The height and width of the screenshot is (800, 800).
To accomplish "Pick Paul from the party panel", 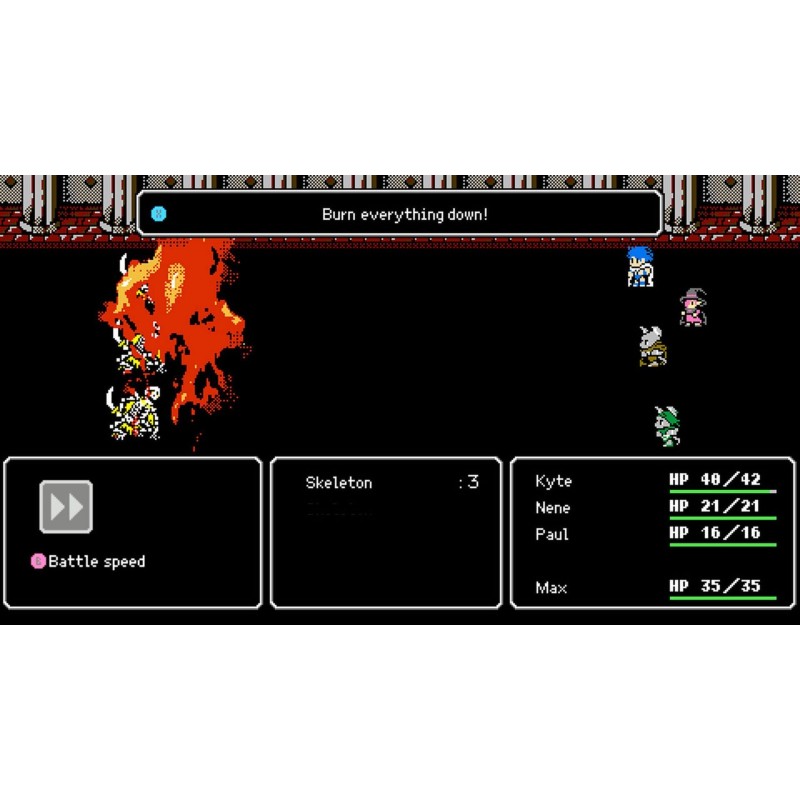I will click(551, 534).
